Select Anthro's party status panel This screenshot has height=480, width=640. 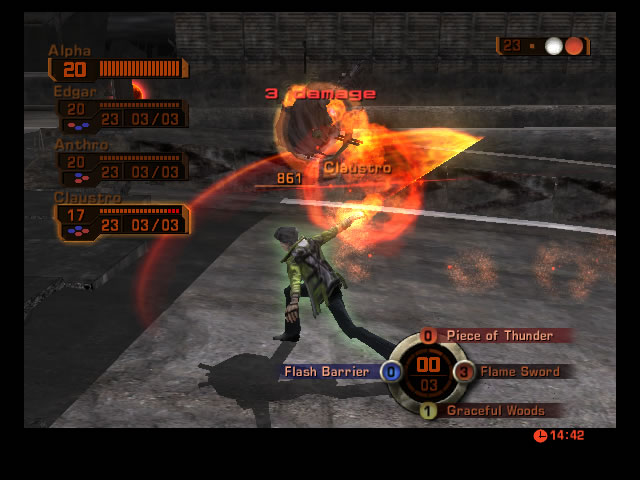pyautogui.click(x=120, y=166)
